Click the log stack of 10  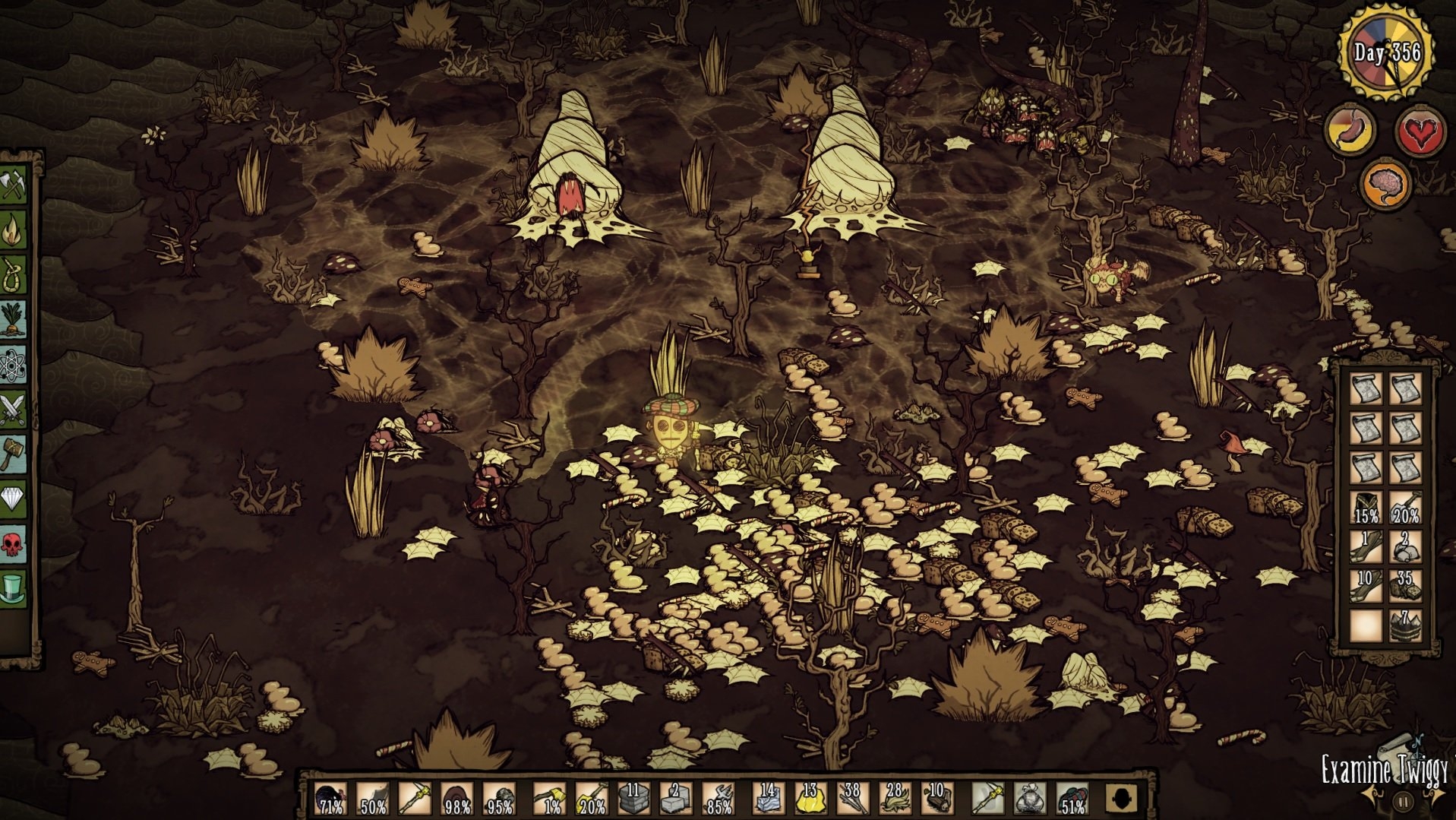tap(936, 799)
